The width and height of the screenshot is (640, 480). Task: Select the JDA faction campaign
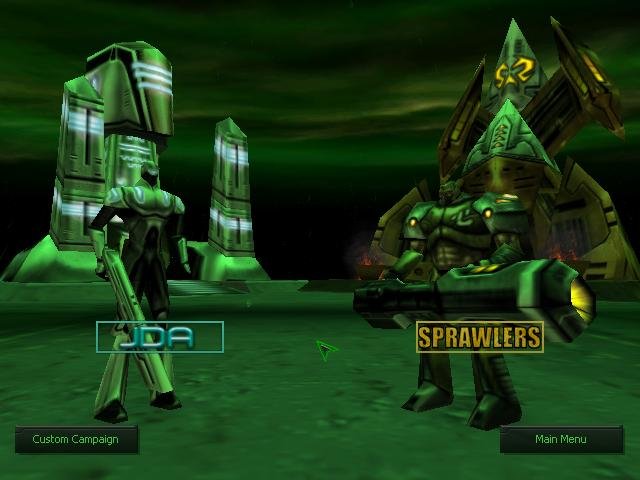[x=159, y=337]
